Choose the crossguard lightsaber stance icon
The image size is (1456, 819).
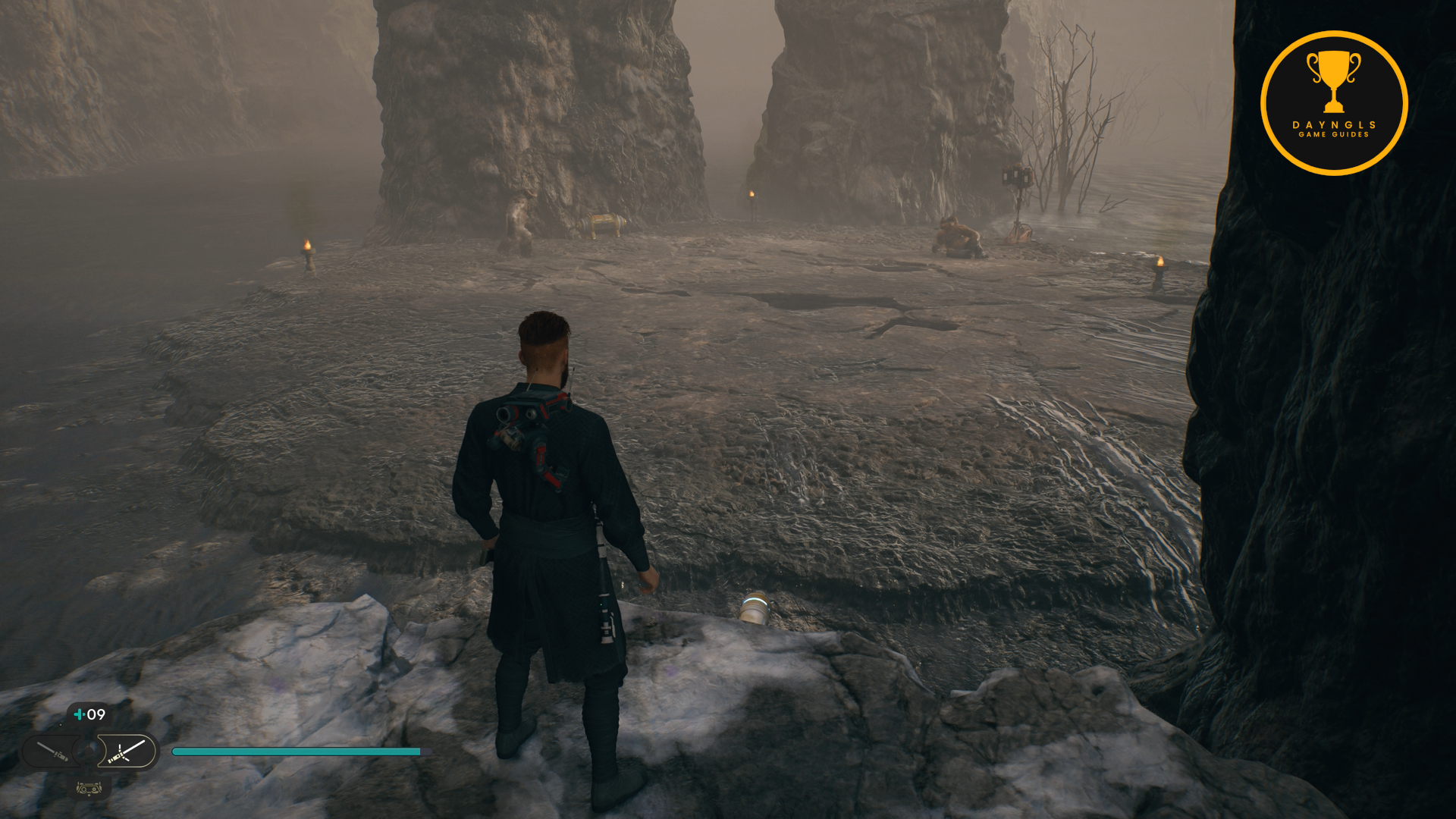click(x=126, y=751)
